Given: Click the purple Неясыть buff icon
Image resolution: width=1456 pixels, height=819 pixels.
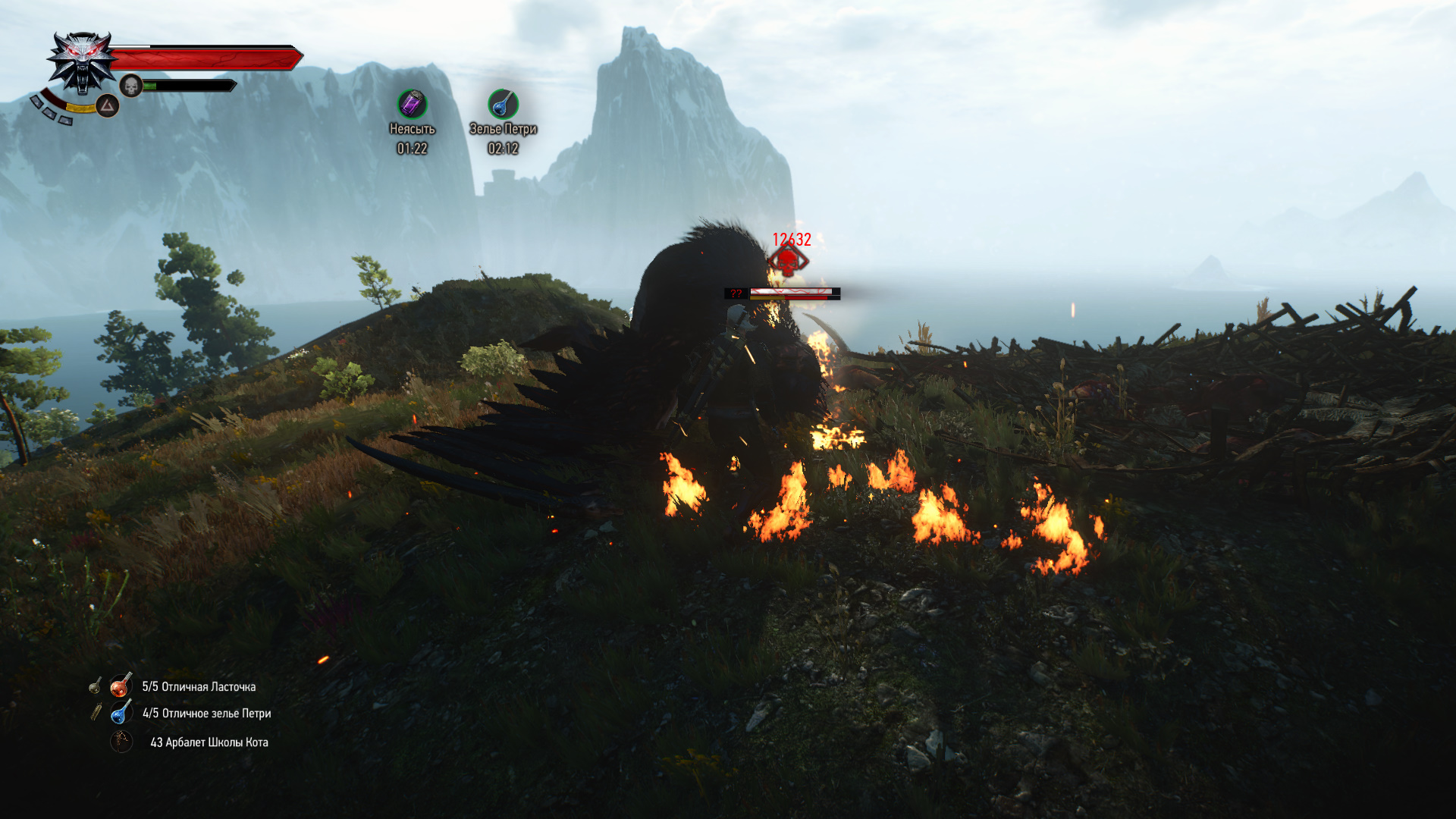Looking at the screenshot, I should tap(412, 104).
